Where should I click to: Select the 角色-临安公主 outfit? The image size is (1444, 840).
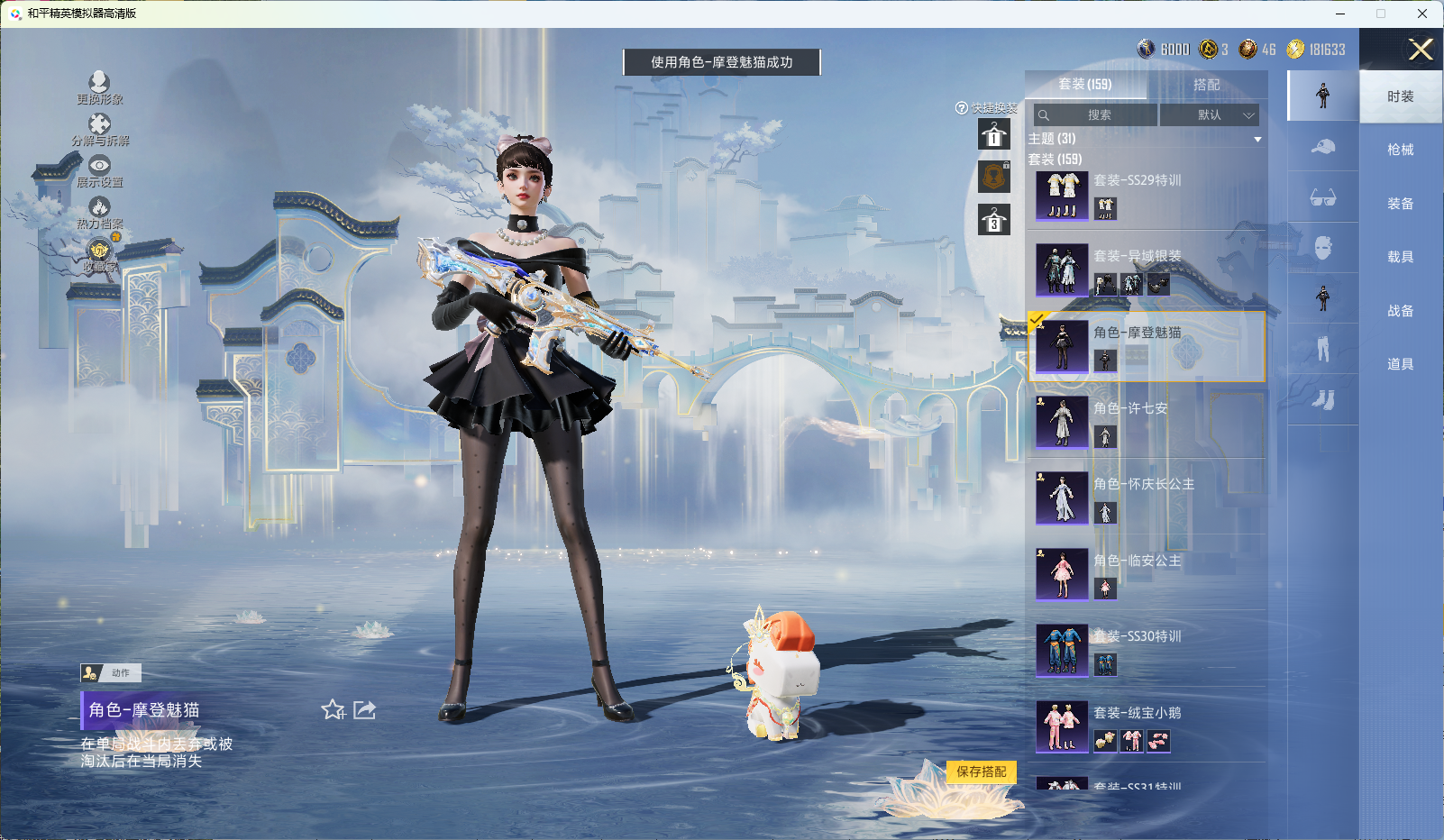(1145, 574)
